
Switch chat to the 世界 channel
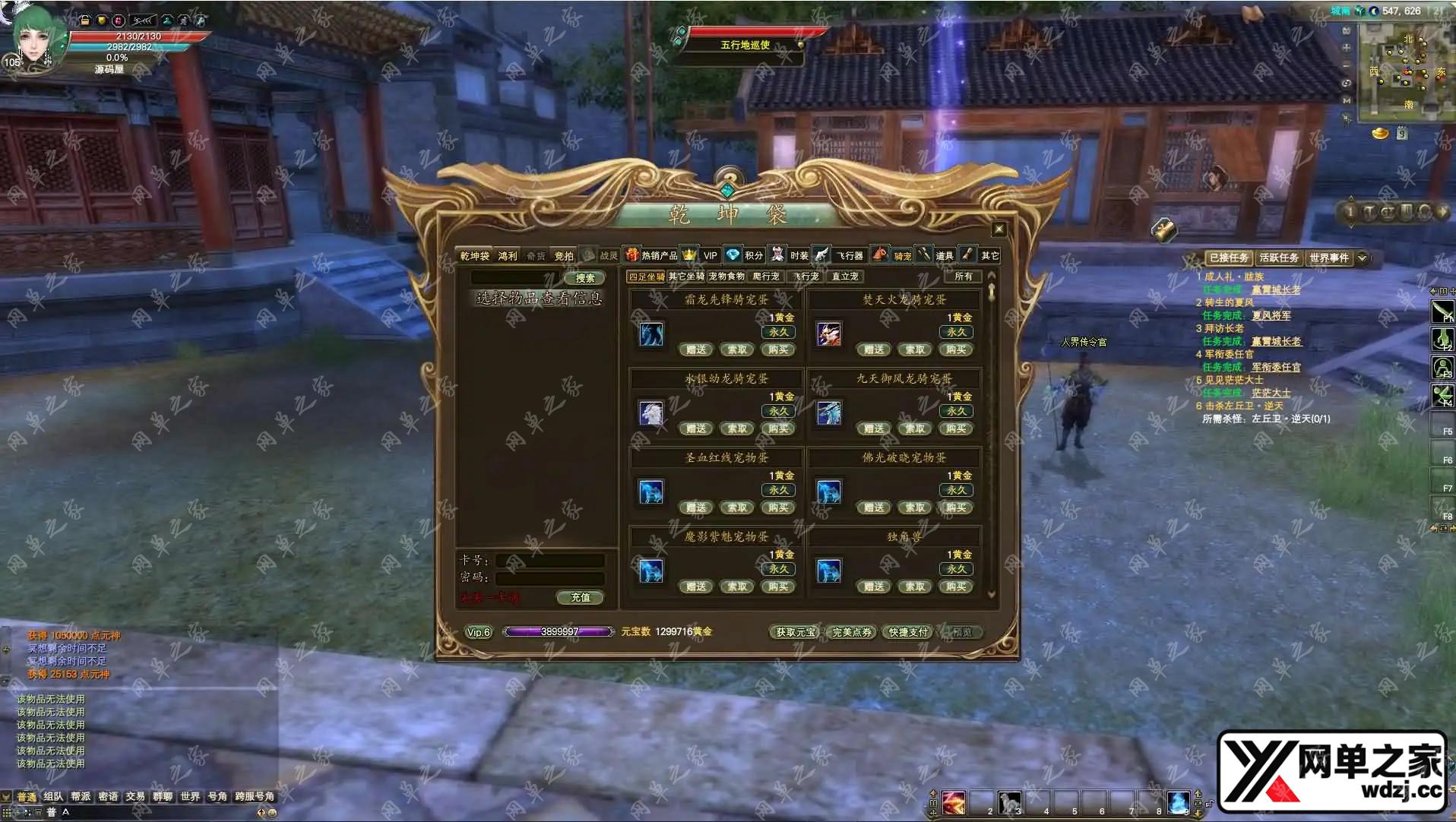tap(190, 797)
